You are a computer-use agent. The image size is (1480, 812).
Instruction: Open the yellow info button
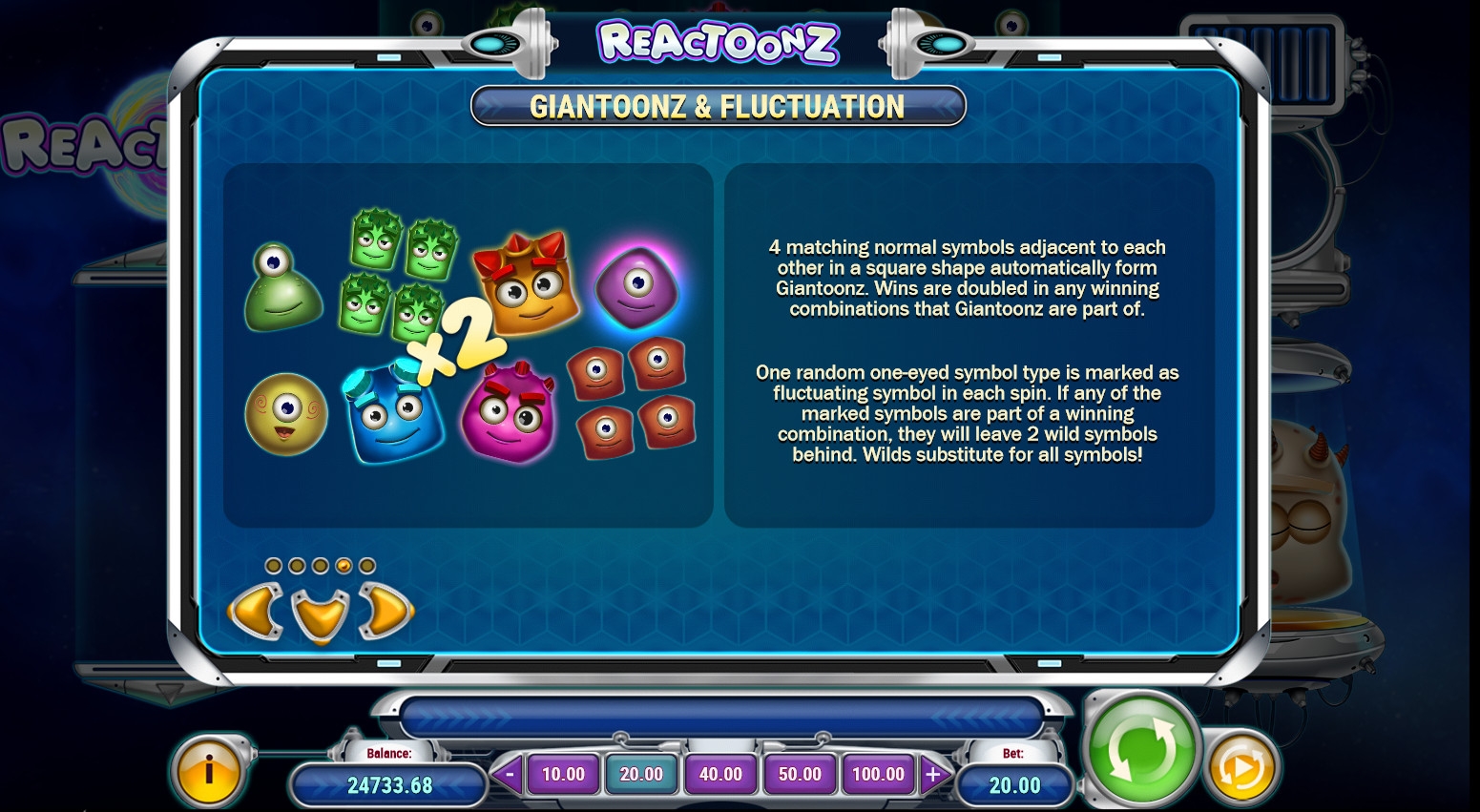[x=208, y=771]
